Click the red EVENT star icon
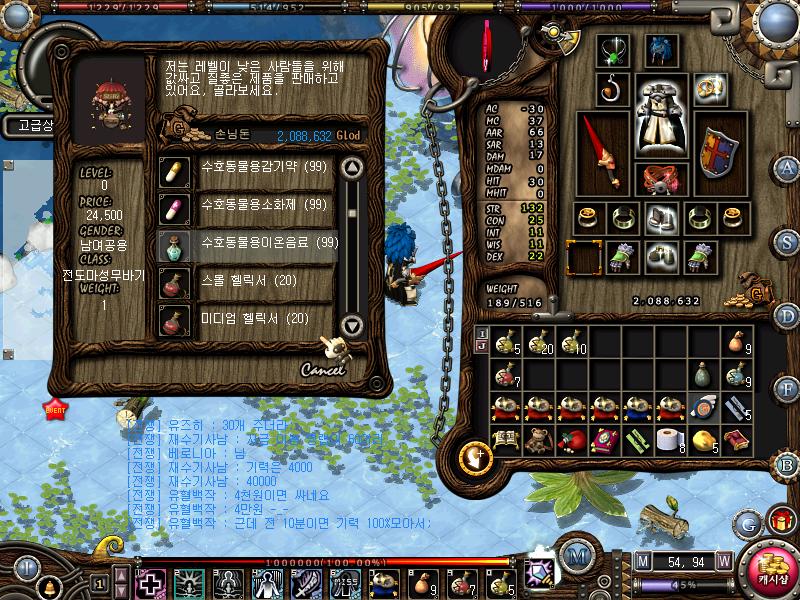The width and height of the screenshot is (800, 600). pyautogui.click(x=54, y=407)
